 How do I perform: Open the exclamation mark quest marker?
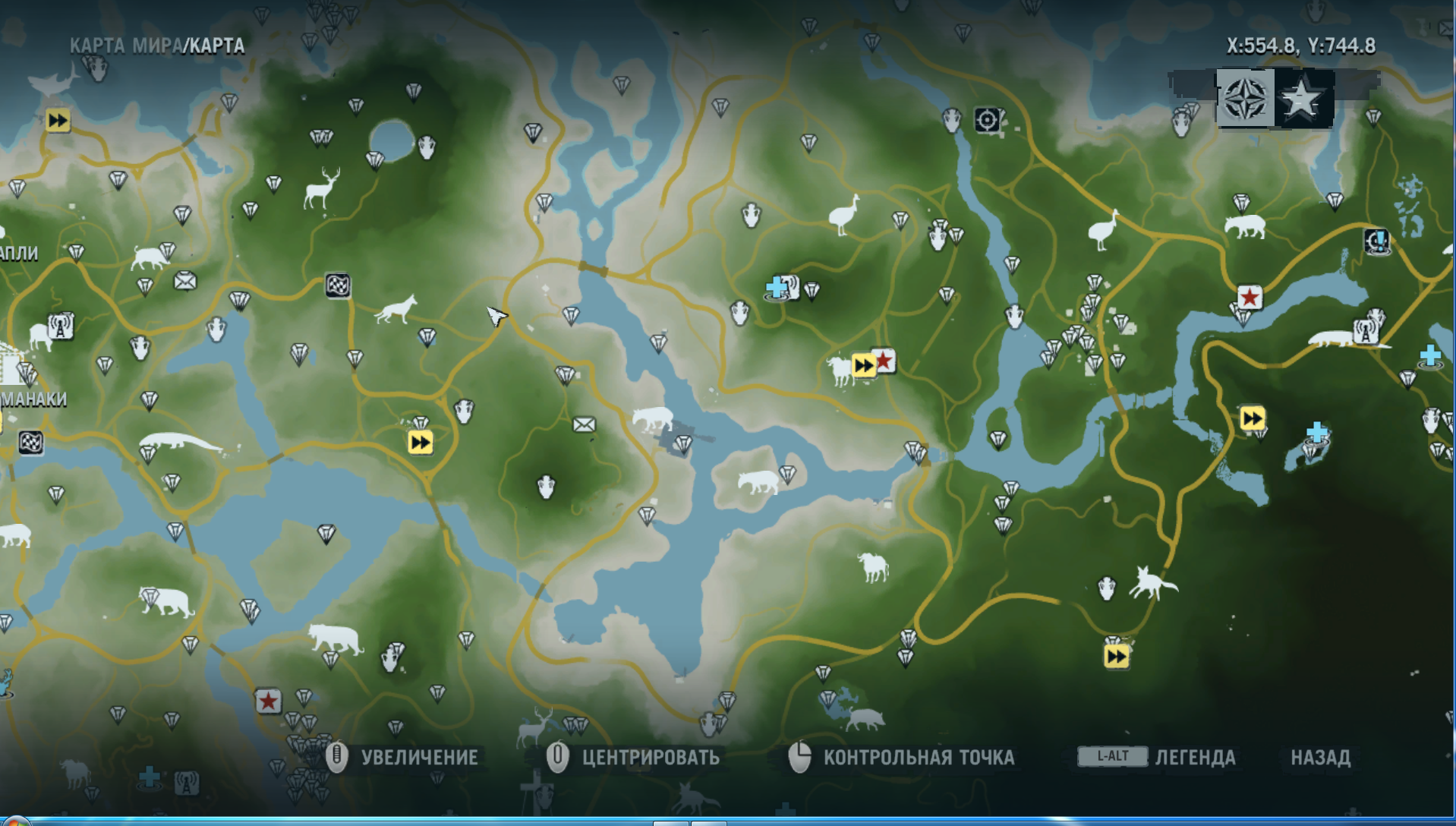[1376, 242]
